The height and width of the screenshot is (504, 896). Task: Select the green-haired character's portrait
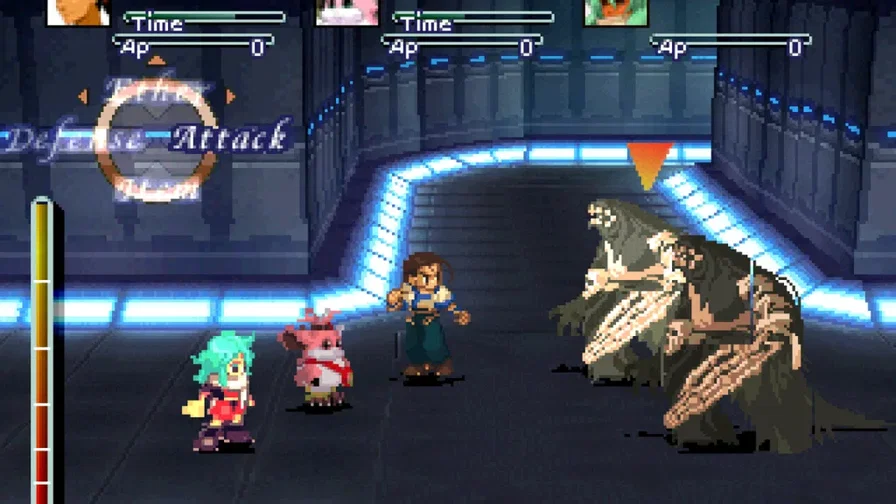click(x=616, y=12)
